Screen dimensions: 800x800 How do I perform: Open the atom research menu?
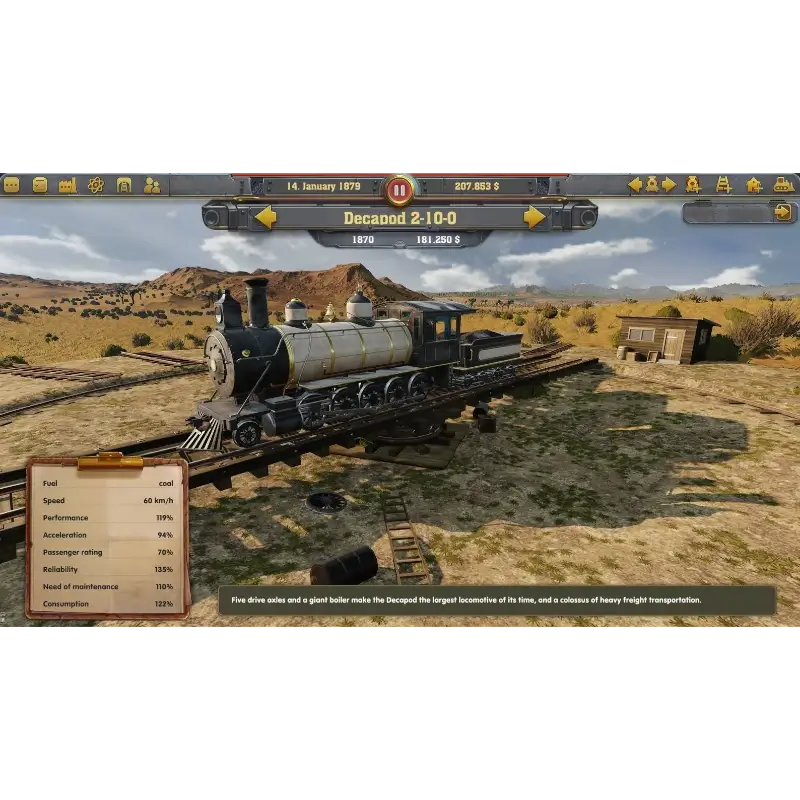[x=96, y=185]
